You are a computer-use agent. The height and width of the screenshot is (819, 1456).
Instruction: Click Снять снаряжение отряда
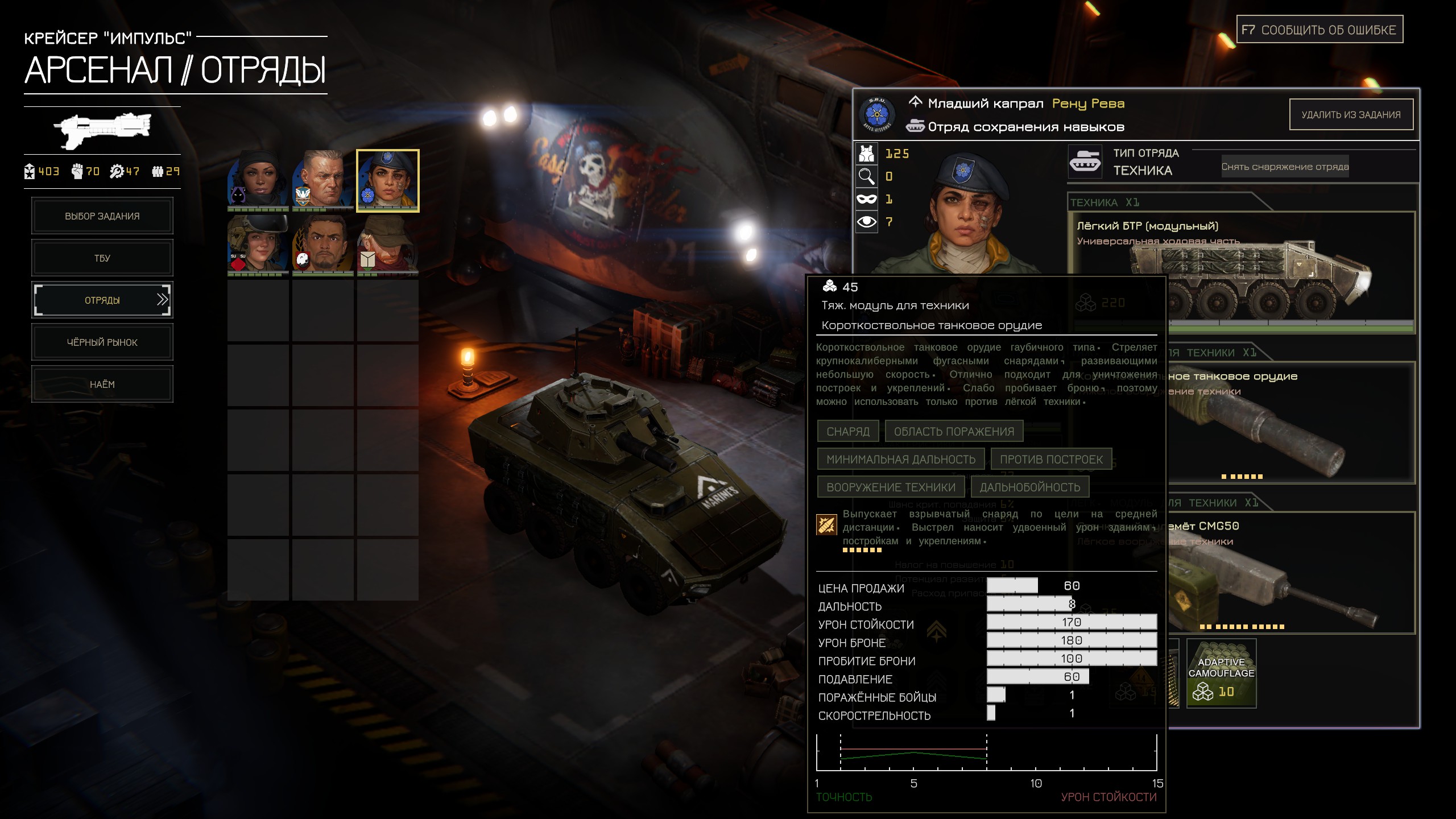tap(1285, 167)
